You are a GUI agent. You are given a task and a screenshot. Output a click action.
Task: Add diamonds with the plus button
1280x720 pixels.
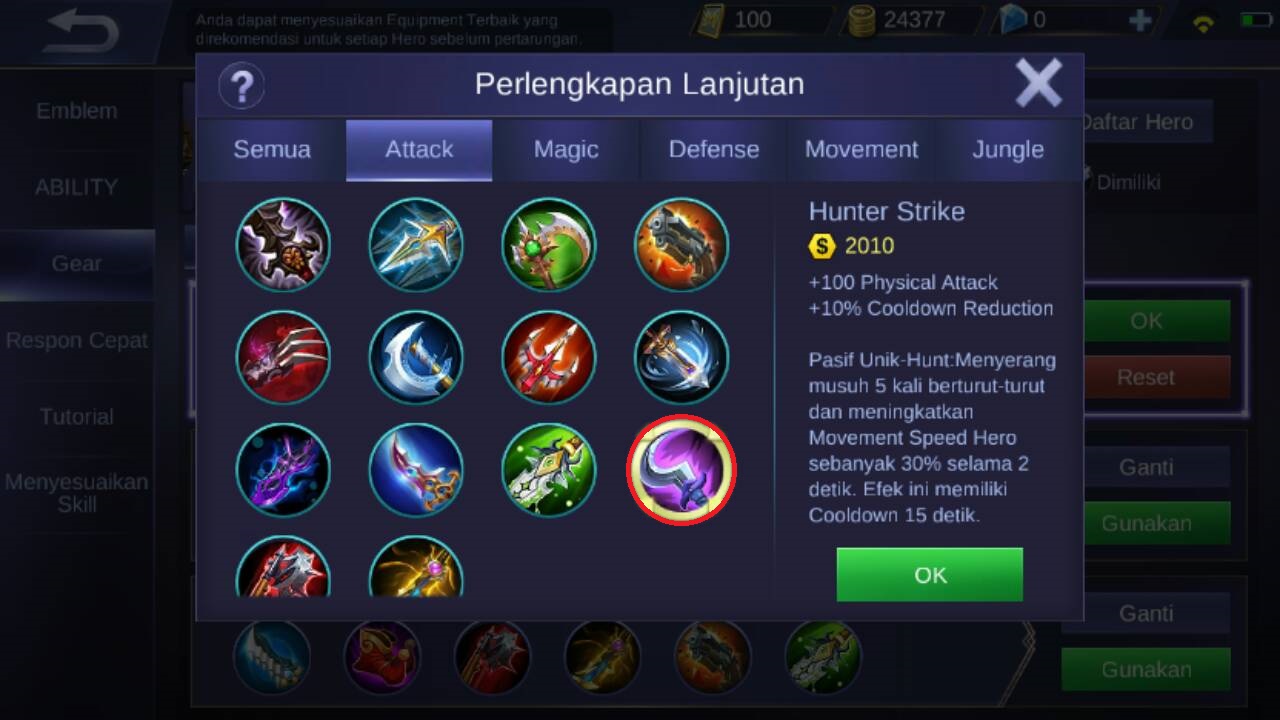[1139, 20]
